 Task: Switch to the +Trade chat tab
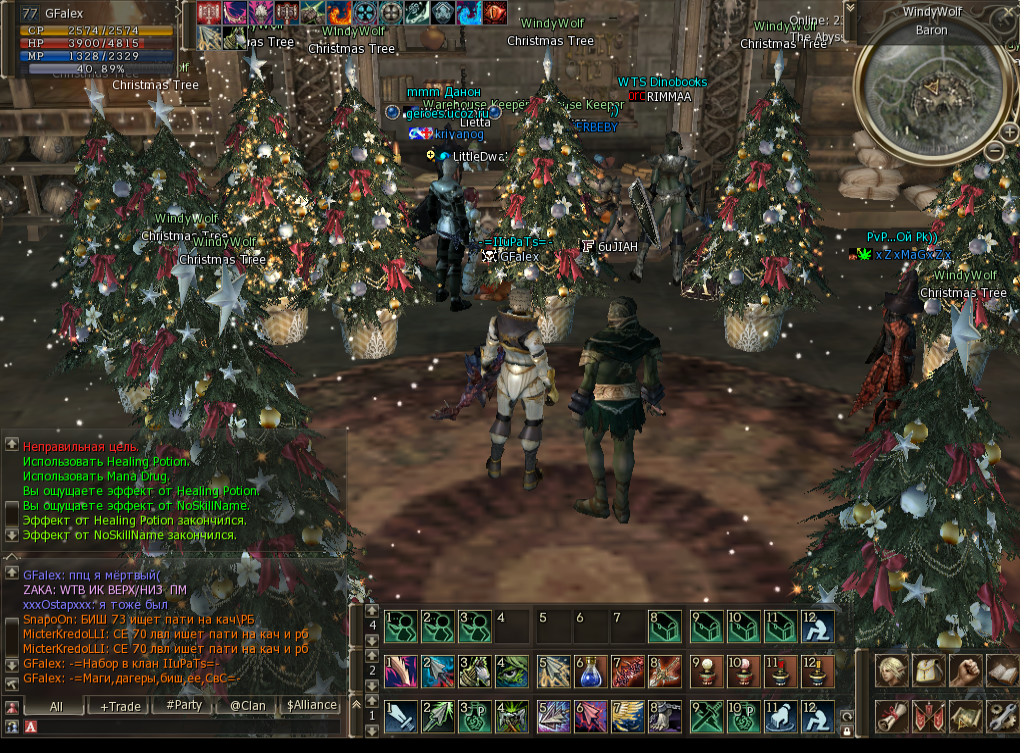point(120,705)
